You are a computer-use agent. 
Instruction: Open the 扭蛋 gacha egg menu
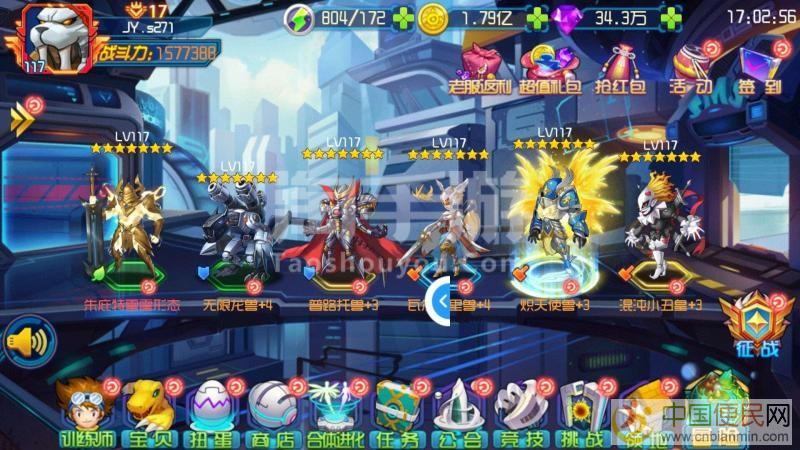211,412
